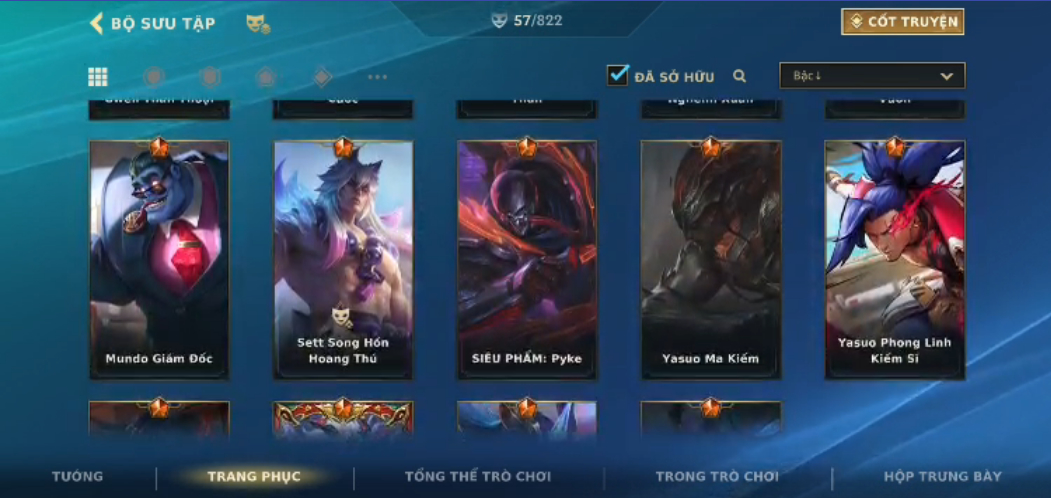Switch to the Tướng tab

(x=77, y=477)
